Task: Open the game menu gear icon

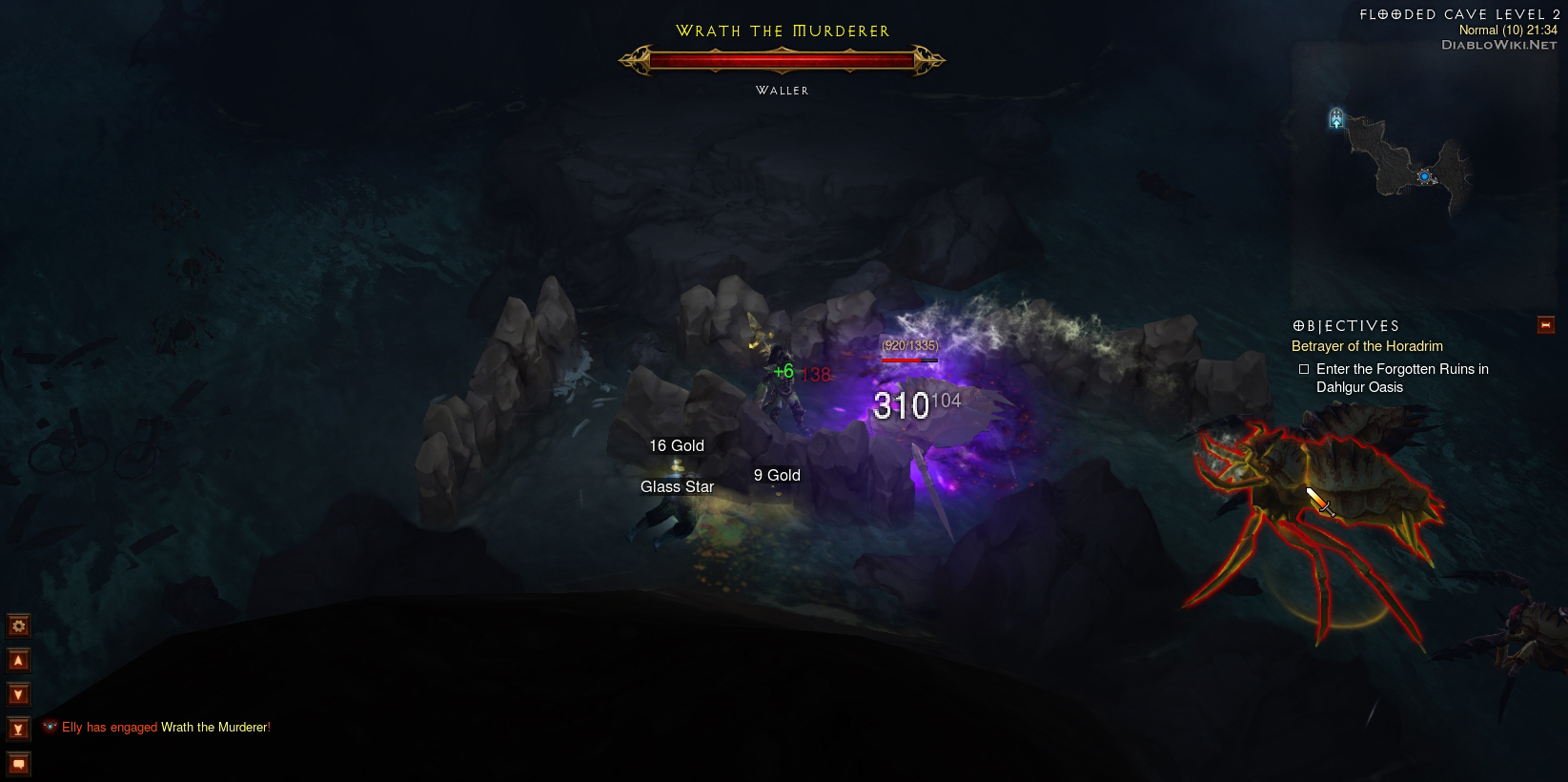Action: coord(17,626)
